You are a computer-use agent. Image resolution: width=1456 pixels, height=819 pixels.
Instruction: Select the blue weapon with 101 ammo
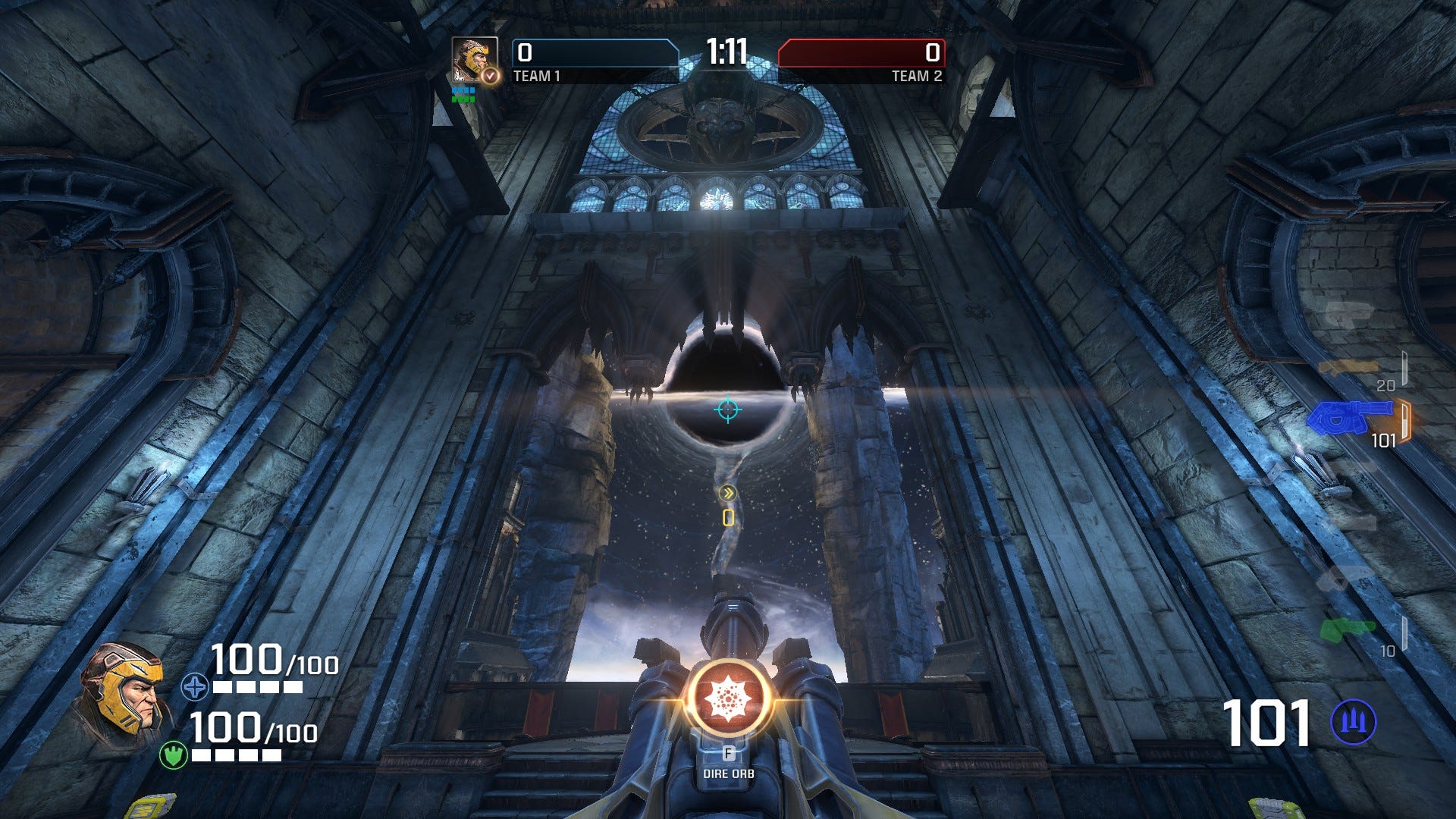click(x=1351, y=416)
